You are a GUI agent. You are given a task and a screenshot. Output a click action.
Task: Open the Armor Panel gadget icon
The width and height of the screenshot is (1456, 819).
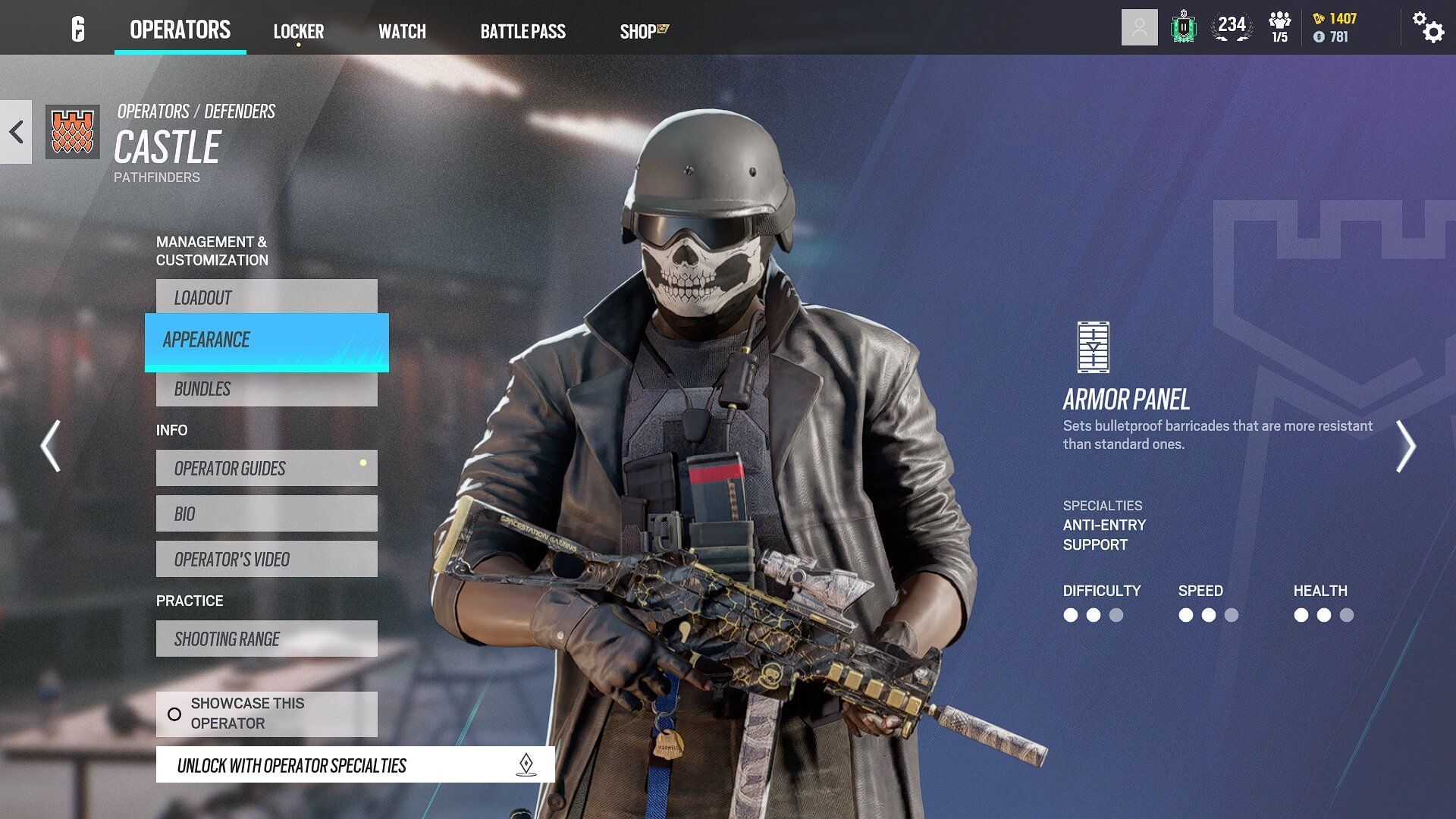1093,347
